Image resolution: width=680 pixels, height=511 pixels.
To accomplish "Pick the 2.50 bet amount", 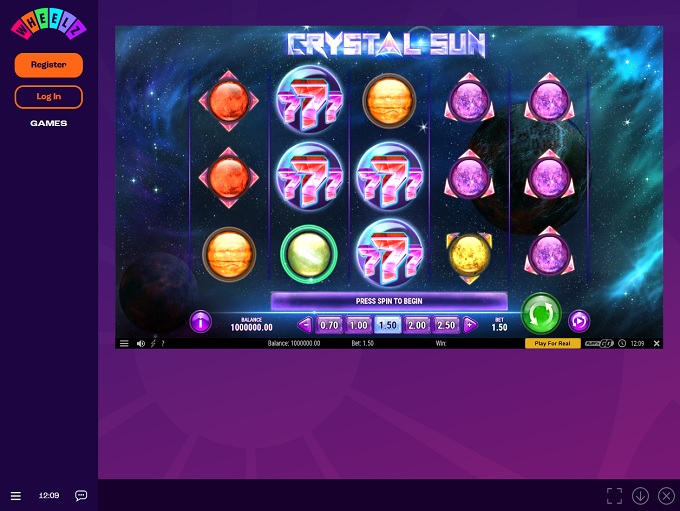I will click(x=446, y=325).
